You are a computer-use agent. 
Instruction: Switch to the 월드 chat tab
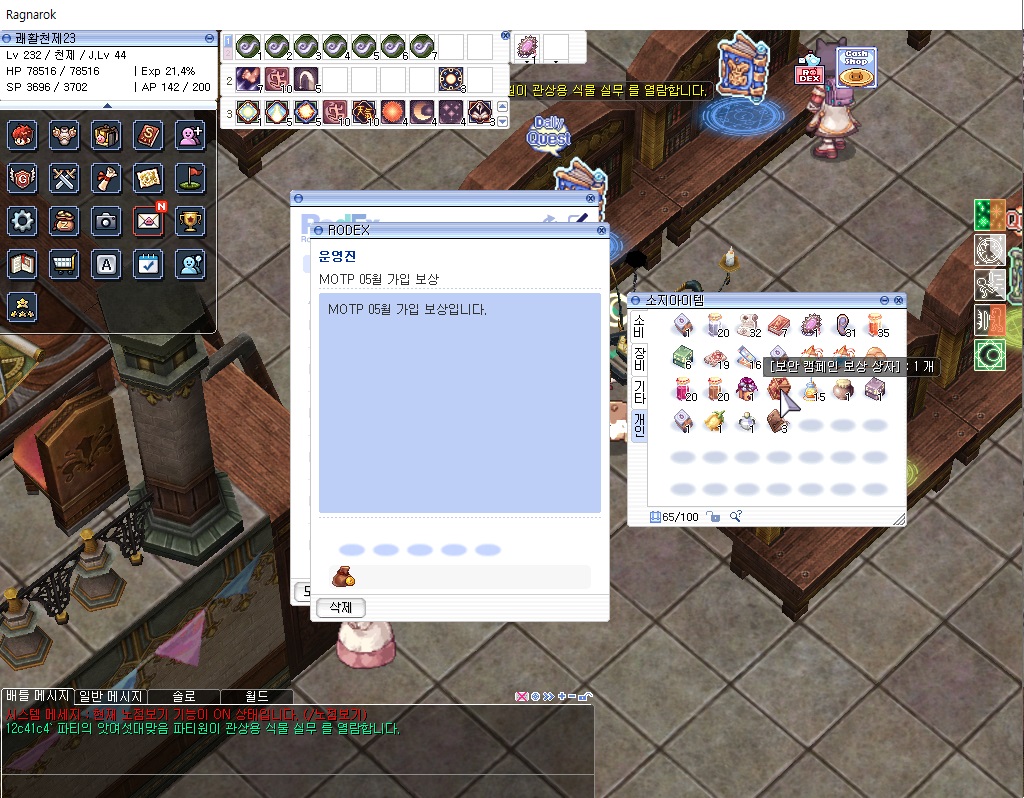257,696
